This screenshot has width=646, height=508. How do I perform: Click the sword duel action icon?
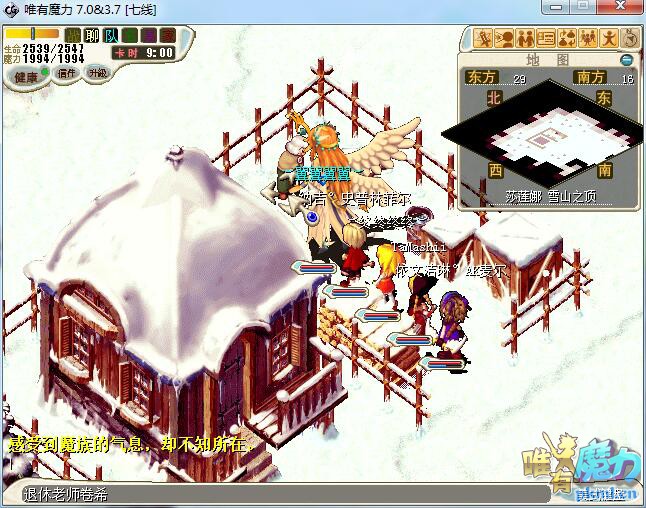(x=485, y=39)
